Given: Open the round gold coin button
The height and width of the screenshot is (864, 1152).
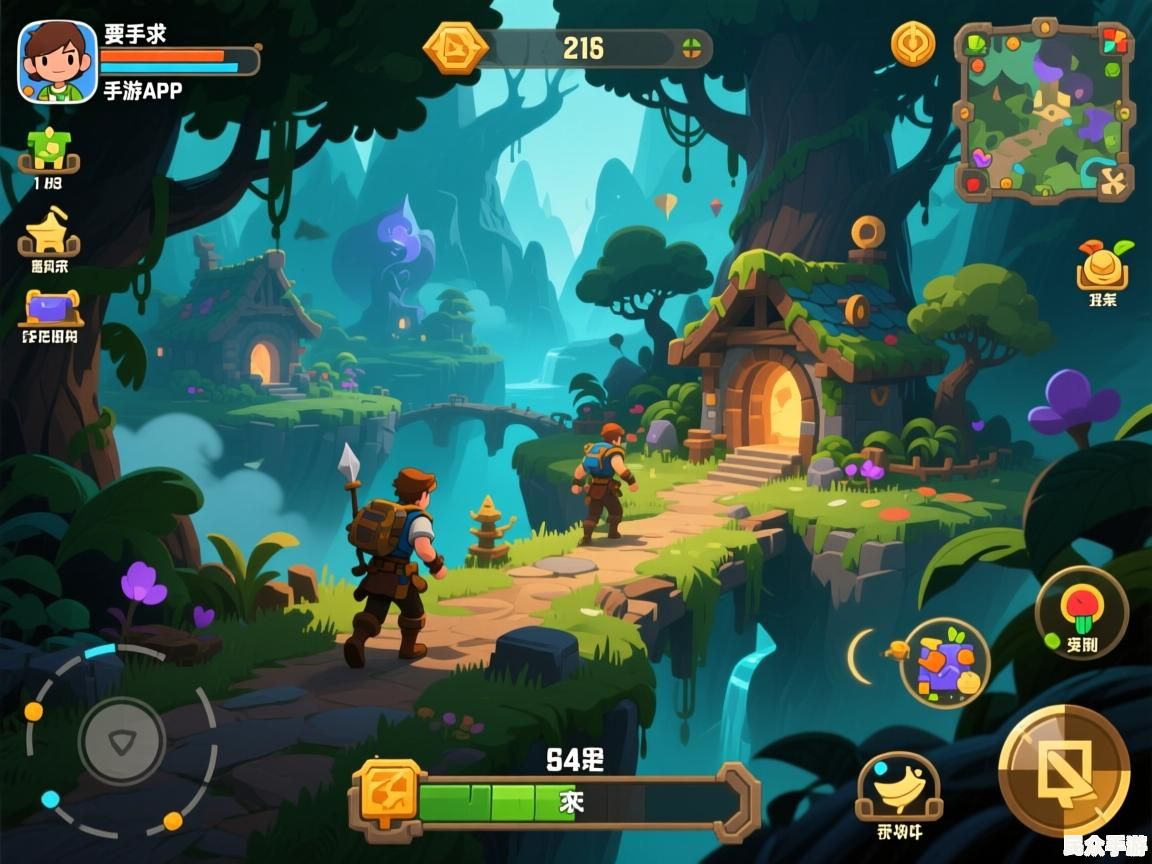Looking at the screenshot, I should tap(913, 44).
